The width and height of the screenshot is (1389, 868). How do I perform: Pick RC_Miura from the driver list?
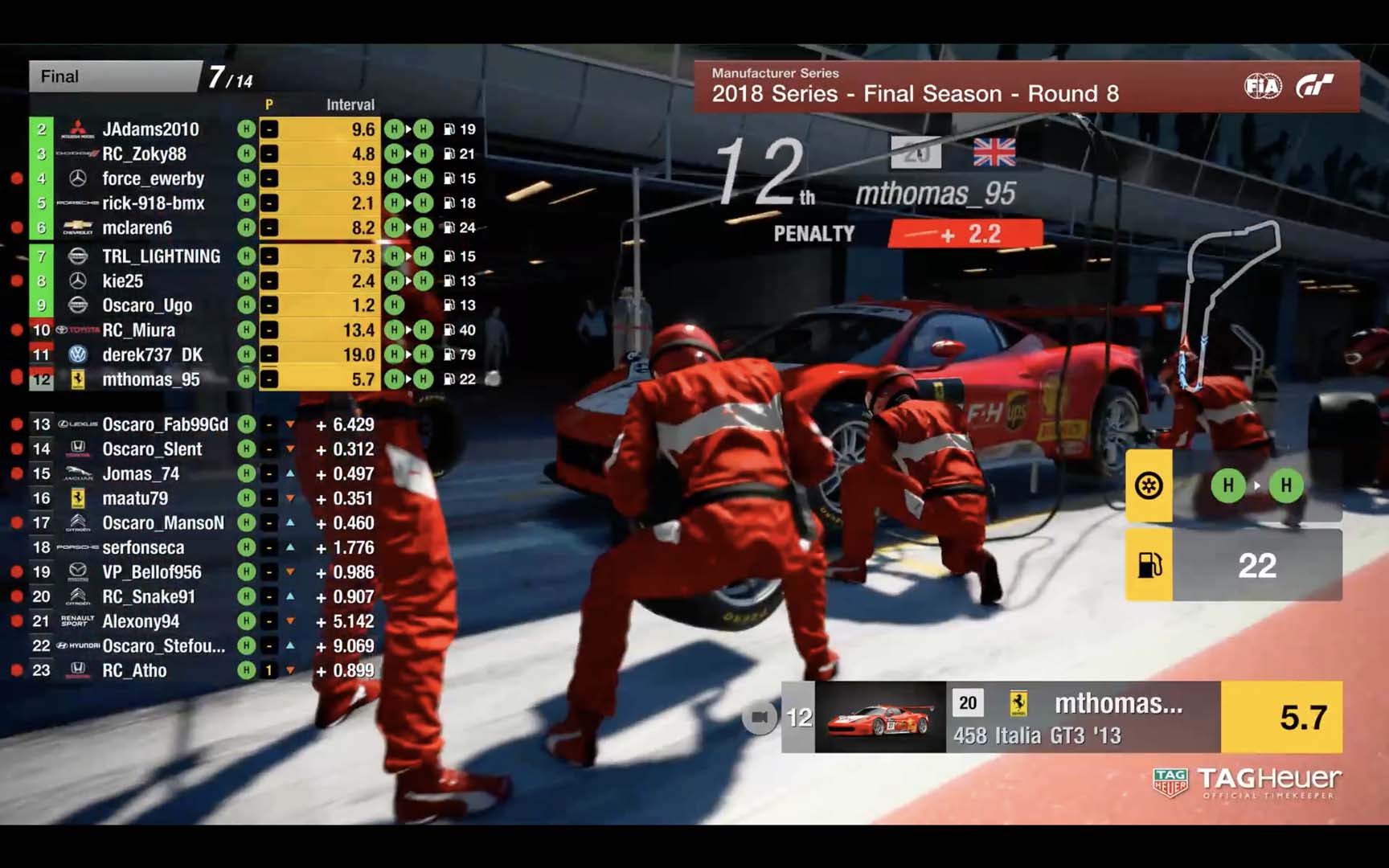point(138,330)
